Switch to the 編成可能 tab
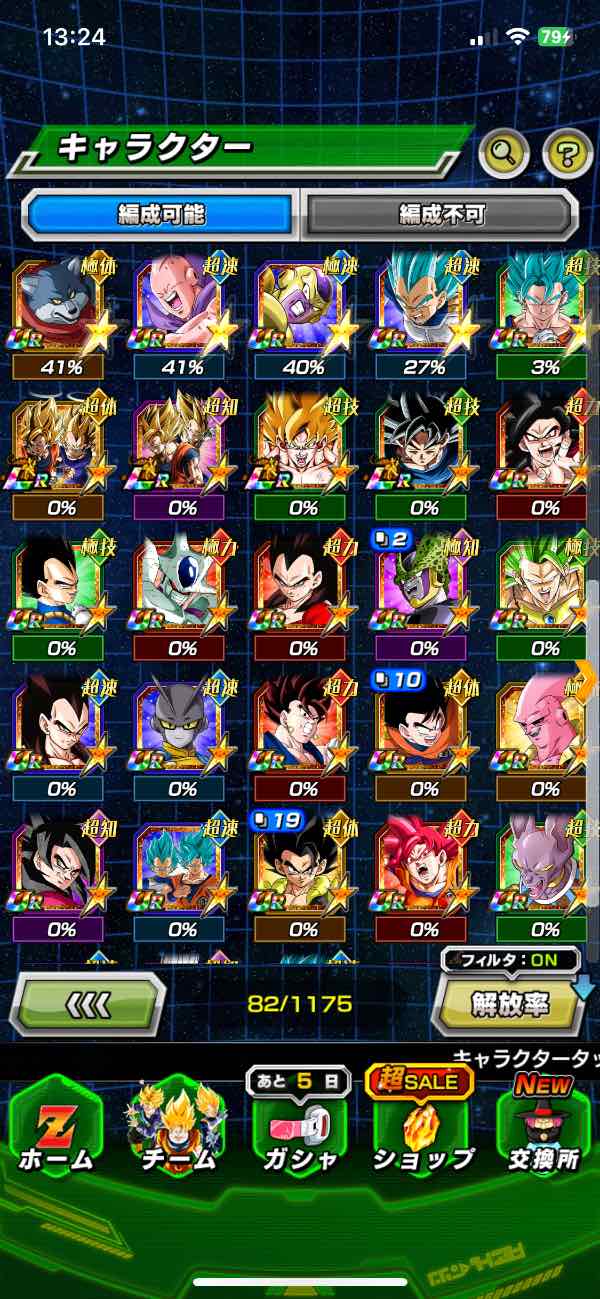 [x=160, y=214]
